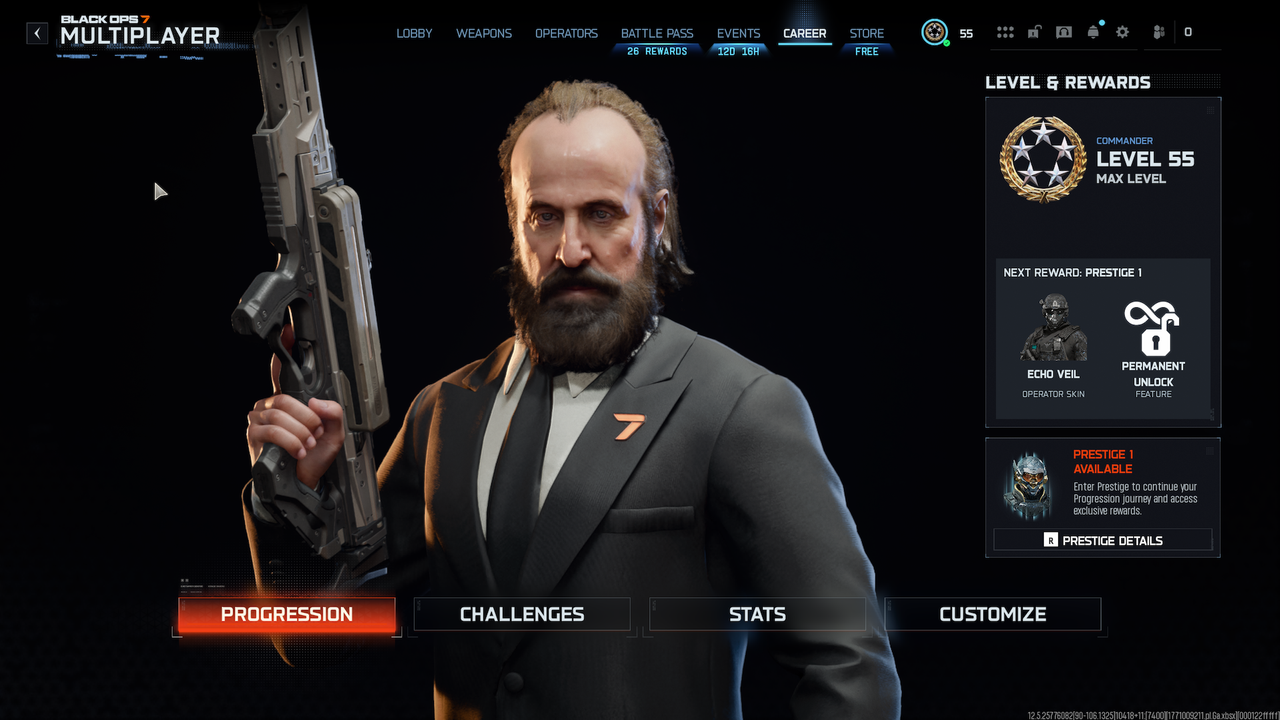The width and height of the screenshot is (1280, 720).
Task: Visit the Store tab
Action: (867, 33)
